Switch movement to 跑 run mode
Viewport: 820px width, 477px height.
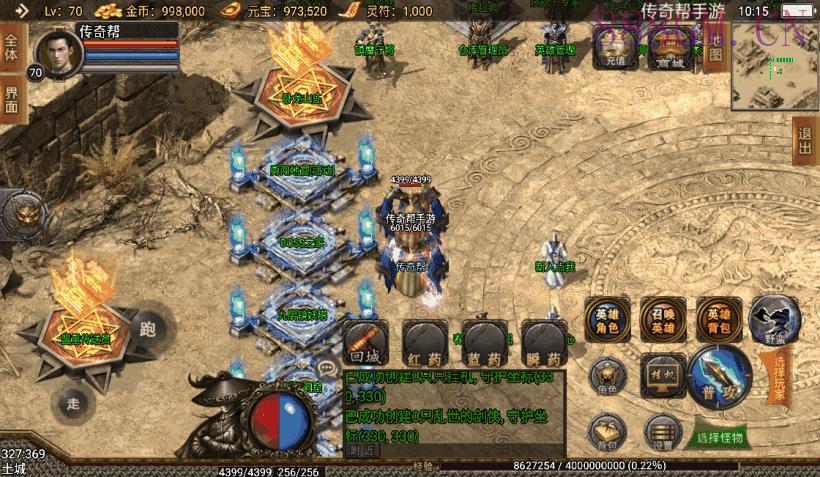pyautogui.click(x=149, y=328)
